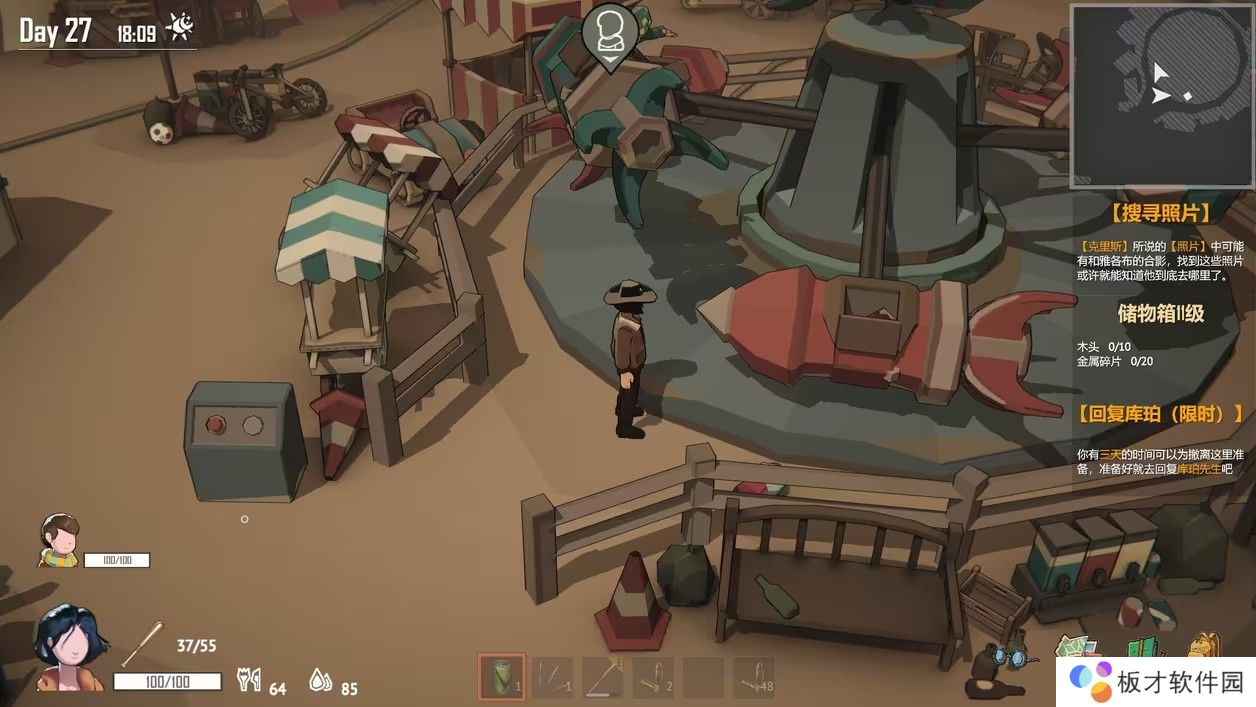The width and height of the screenshot is (1256, 707).
Task: Open the minimap
Action: [x=1162, y=96]
